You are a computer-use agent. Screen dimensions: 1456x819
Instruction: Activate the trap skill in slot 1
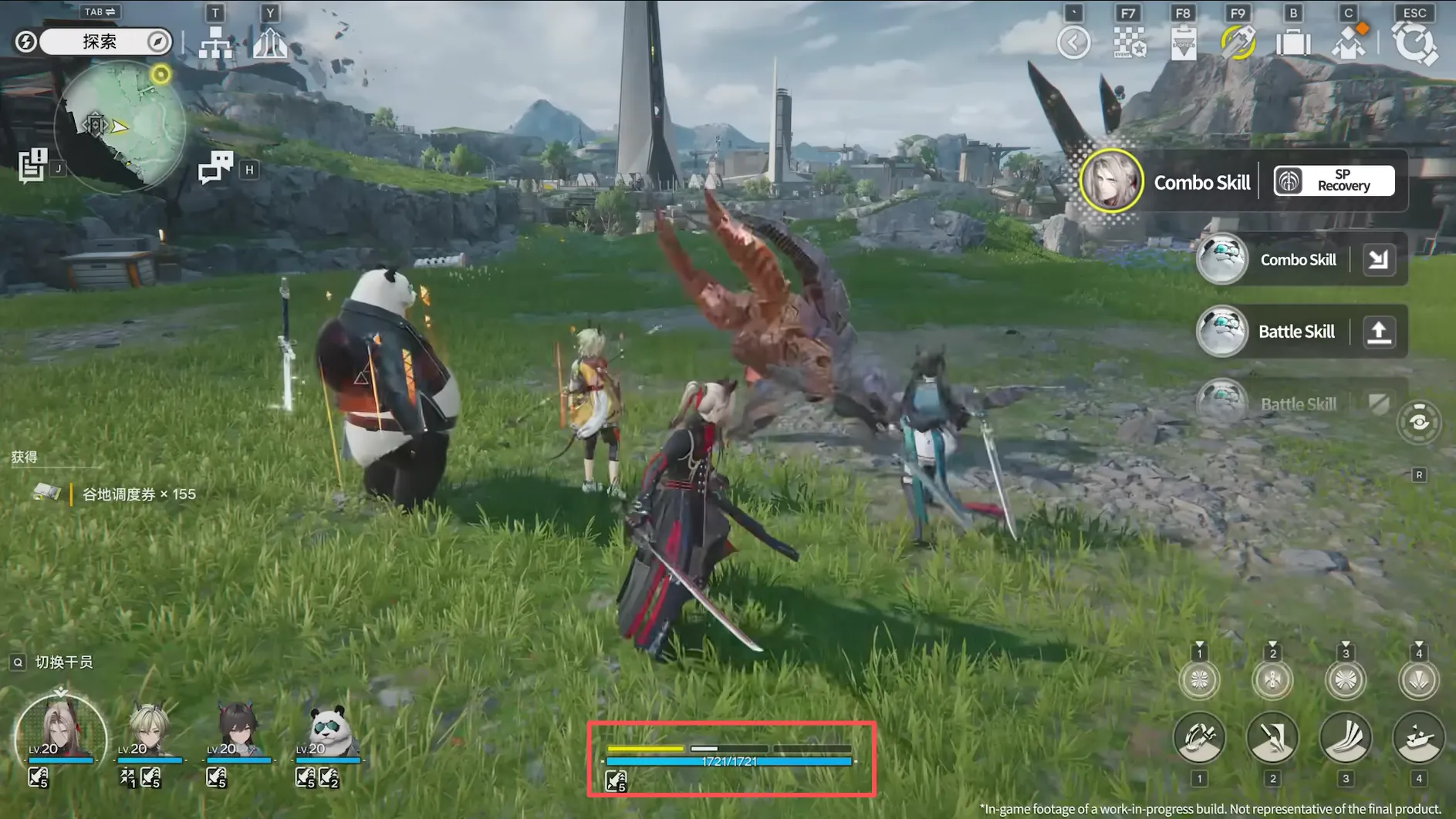point(1200,738)
